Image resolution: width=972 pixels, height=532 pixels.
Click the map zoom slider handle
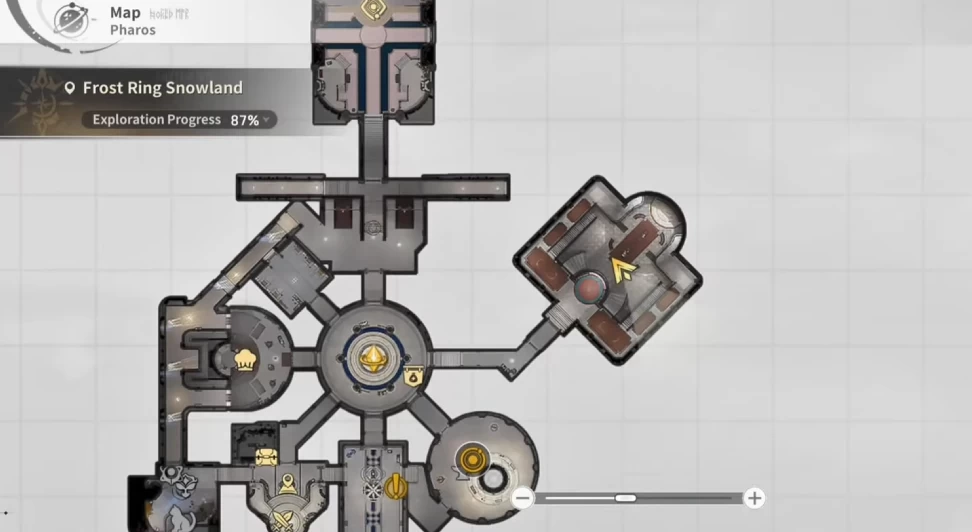click(626, 498)
